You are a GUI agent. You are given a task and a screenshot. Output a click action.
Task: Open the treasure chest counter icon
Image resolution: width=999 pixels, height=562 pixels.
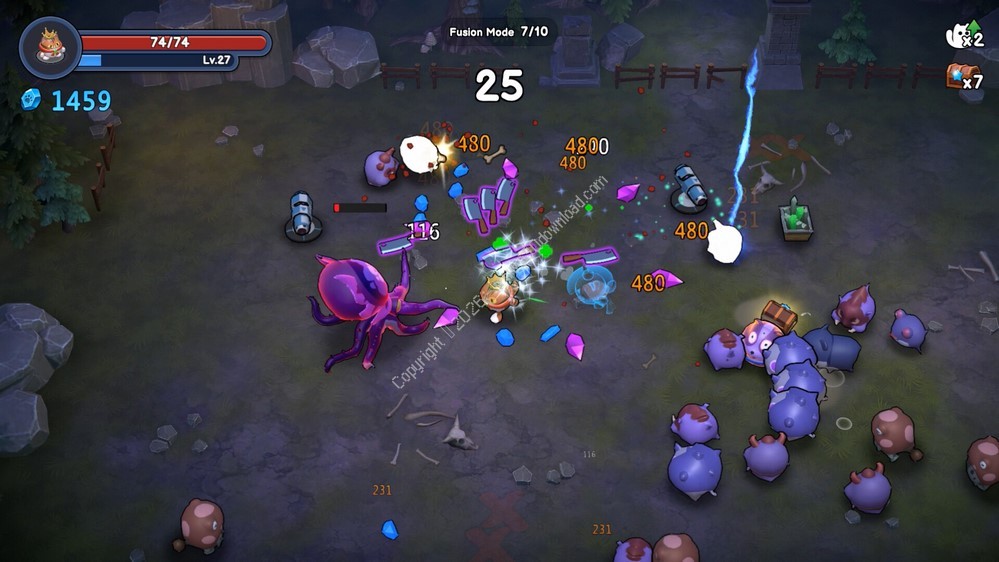click(958, 75)
